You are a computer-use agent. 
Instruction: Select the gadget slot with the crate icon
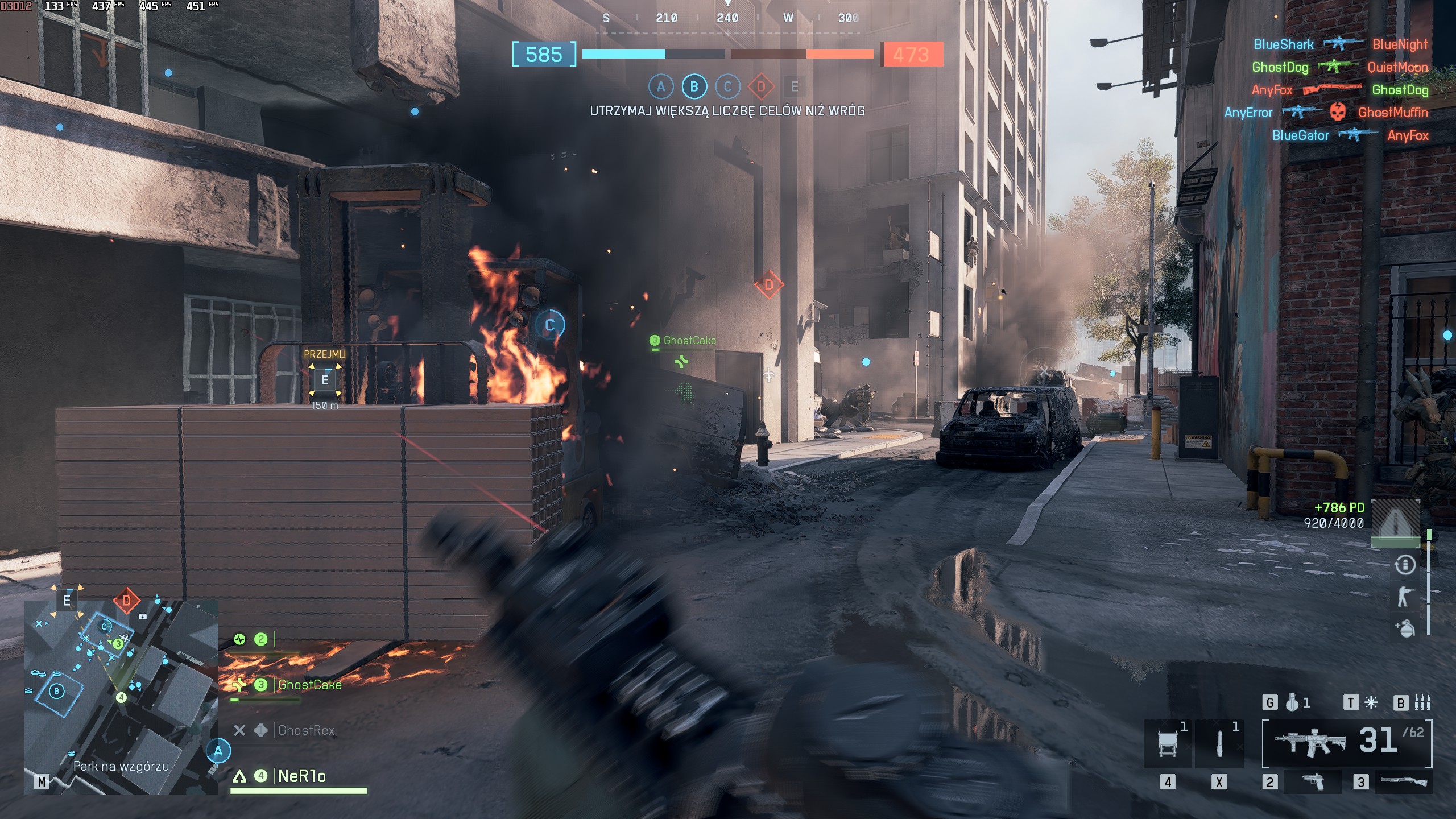click(x=1167, y=743)
